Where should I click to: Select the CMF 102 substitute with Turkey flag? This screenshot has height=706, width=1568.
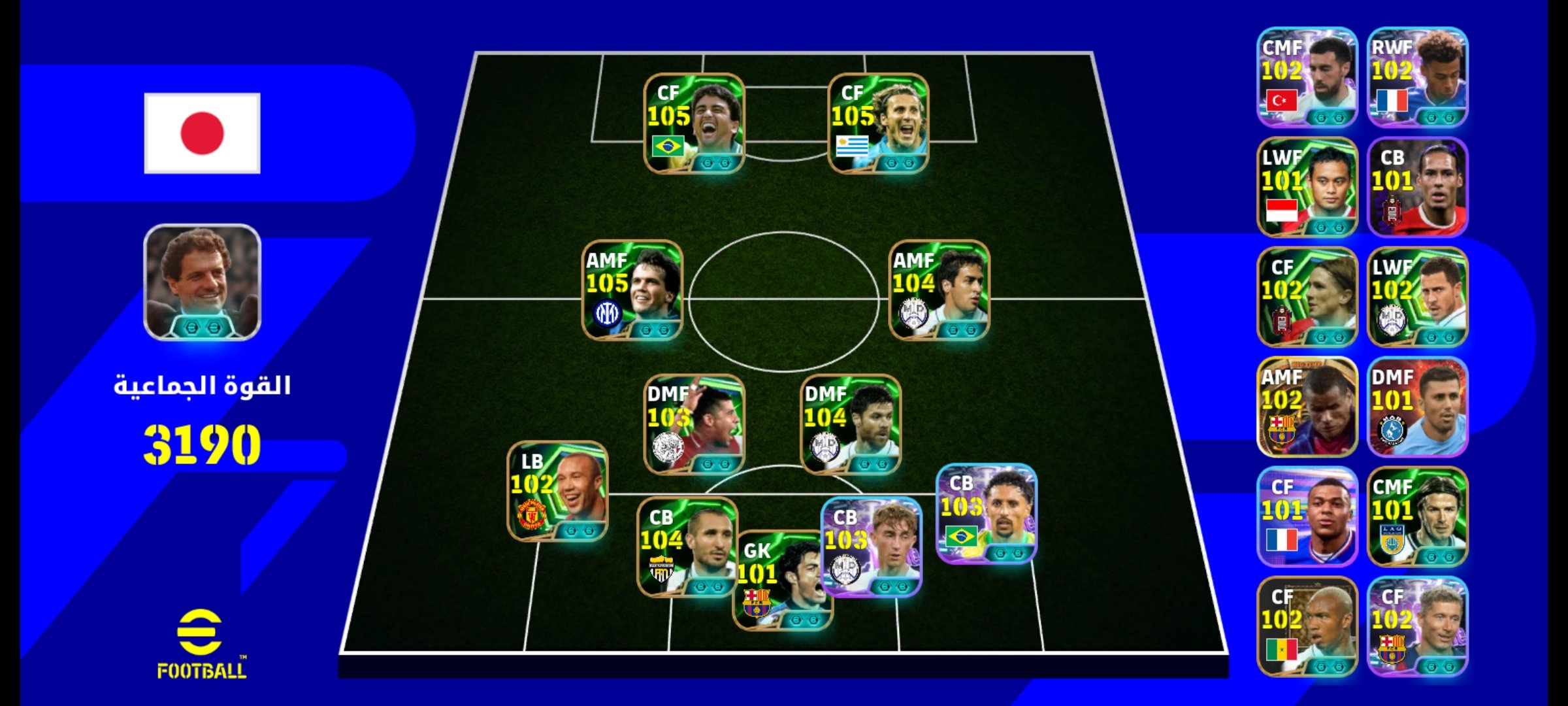click(1307, 77)
